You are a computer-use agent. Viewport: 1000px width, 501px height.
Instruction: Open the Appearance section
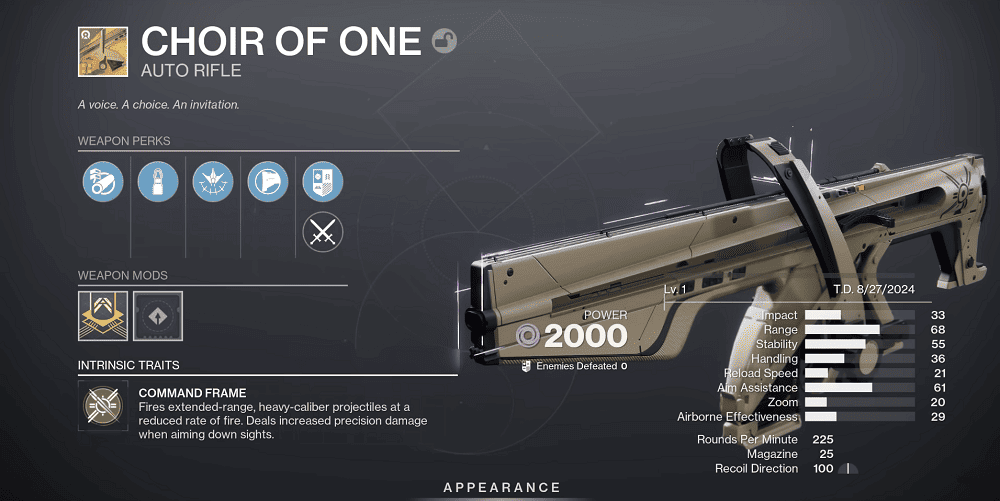[502, 487]
